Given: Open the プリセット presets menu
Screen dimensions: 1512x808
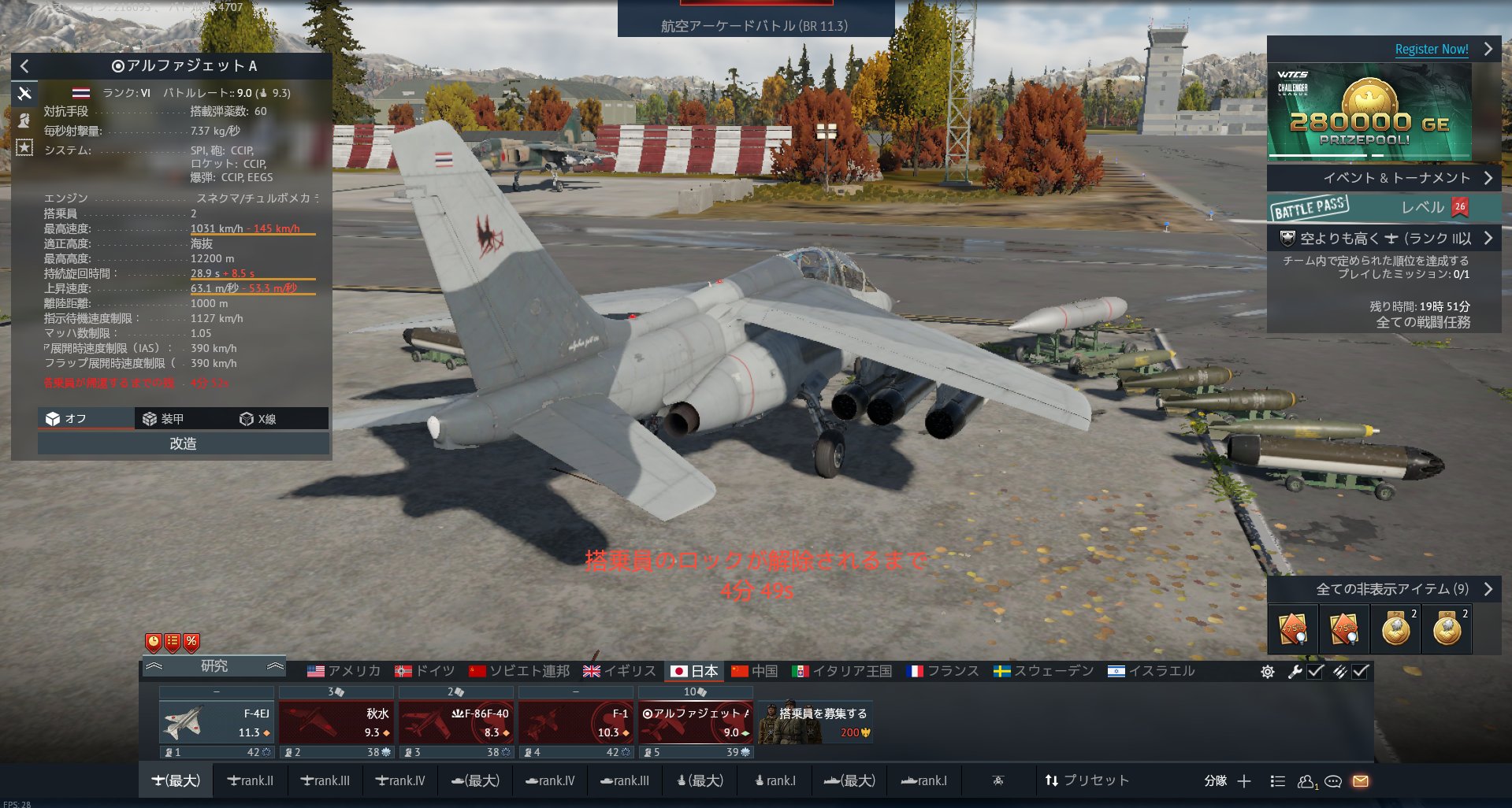Looking at the screenshot, I should click(x=1087, y=780).
